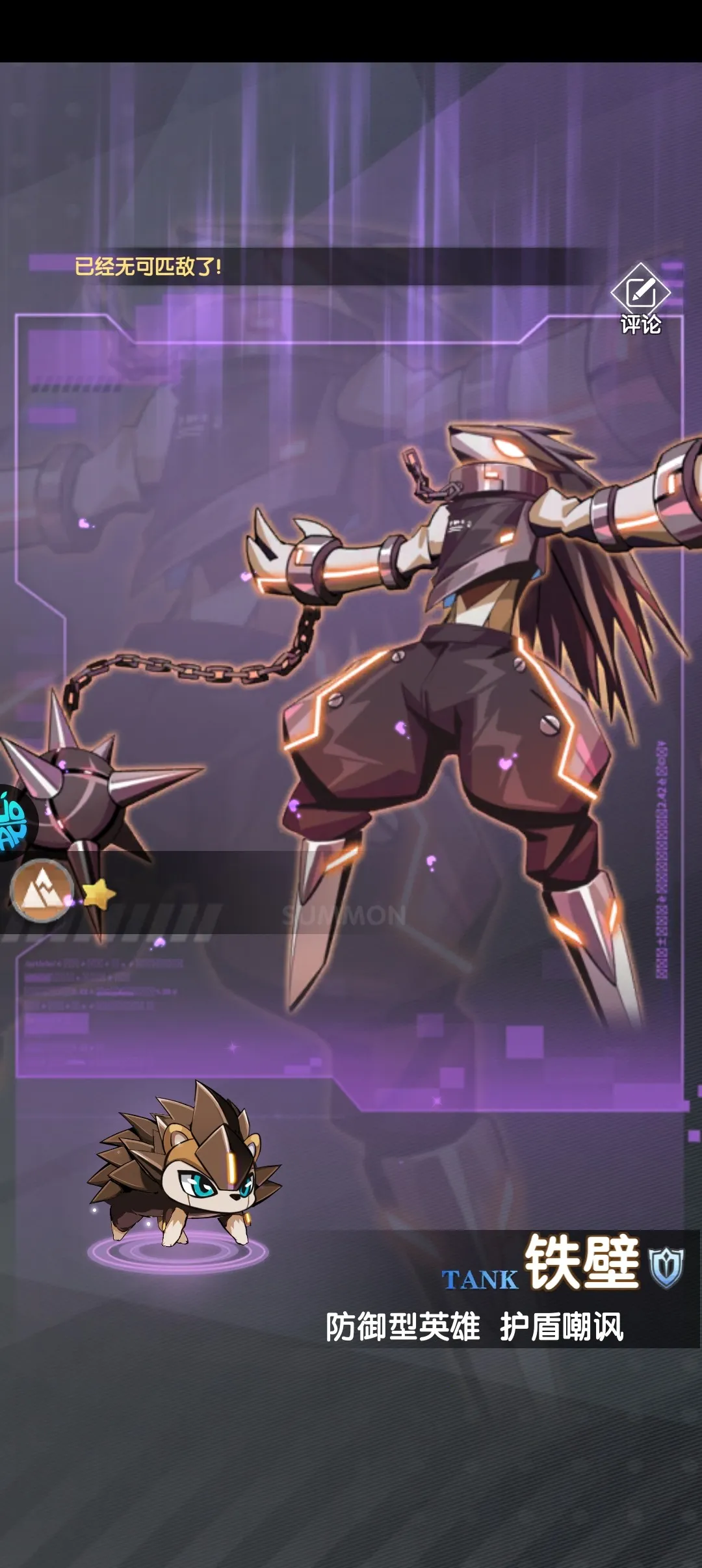The width and height of the screenshot is (702, 1568).
Task: Open the teal floating overlay bubble
Action: pyautogui.click(x=14, y=824)
